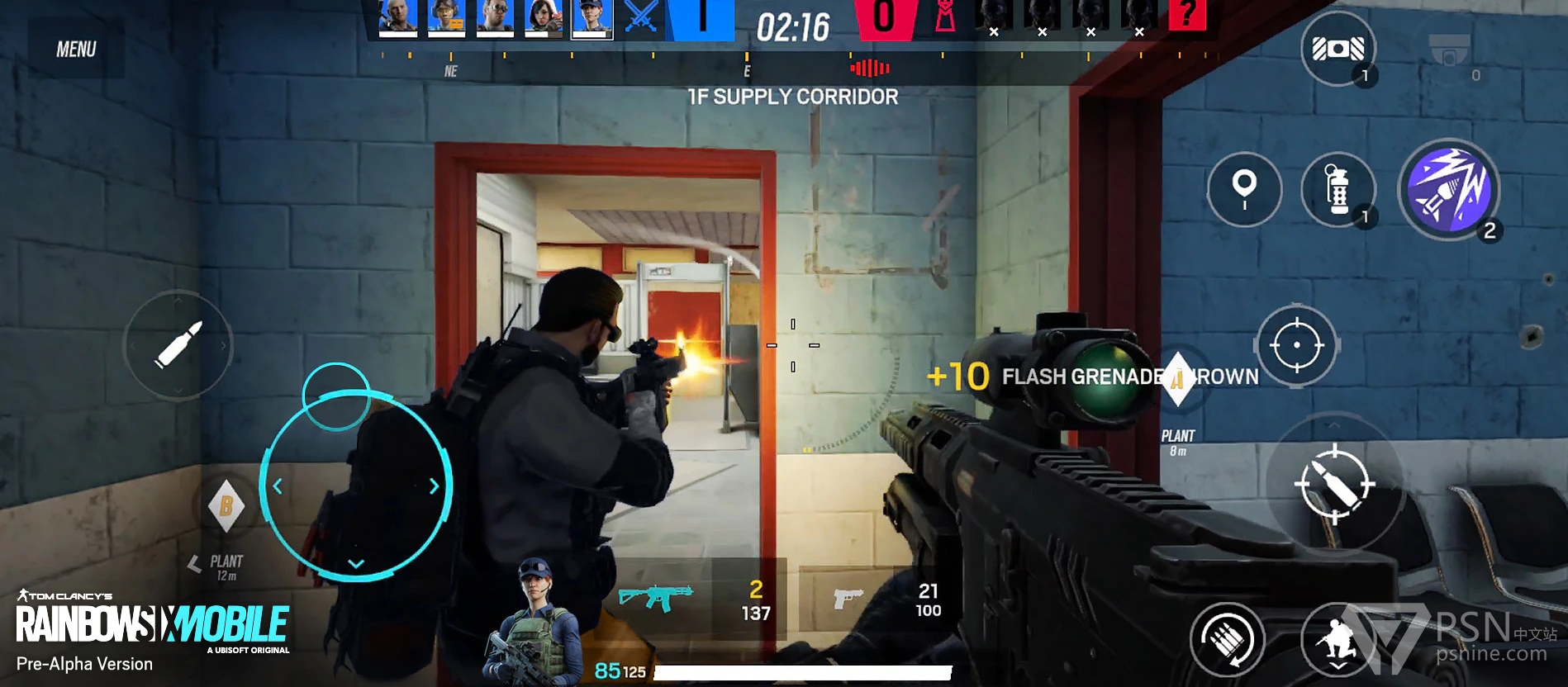Select the primary assault rifle weapon slot
This screenshot has width=1568, height=687.
tap(657, 597)
